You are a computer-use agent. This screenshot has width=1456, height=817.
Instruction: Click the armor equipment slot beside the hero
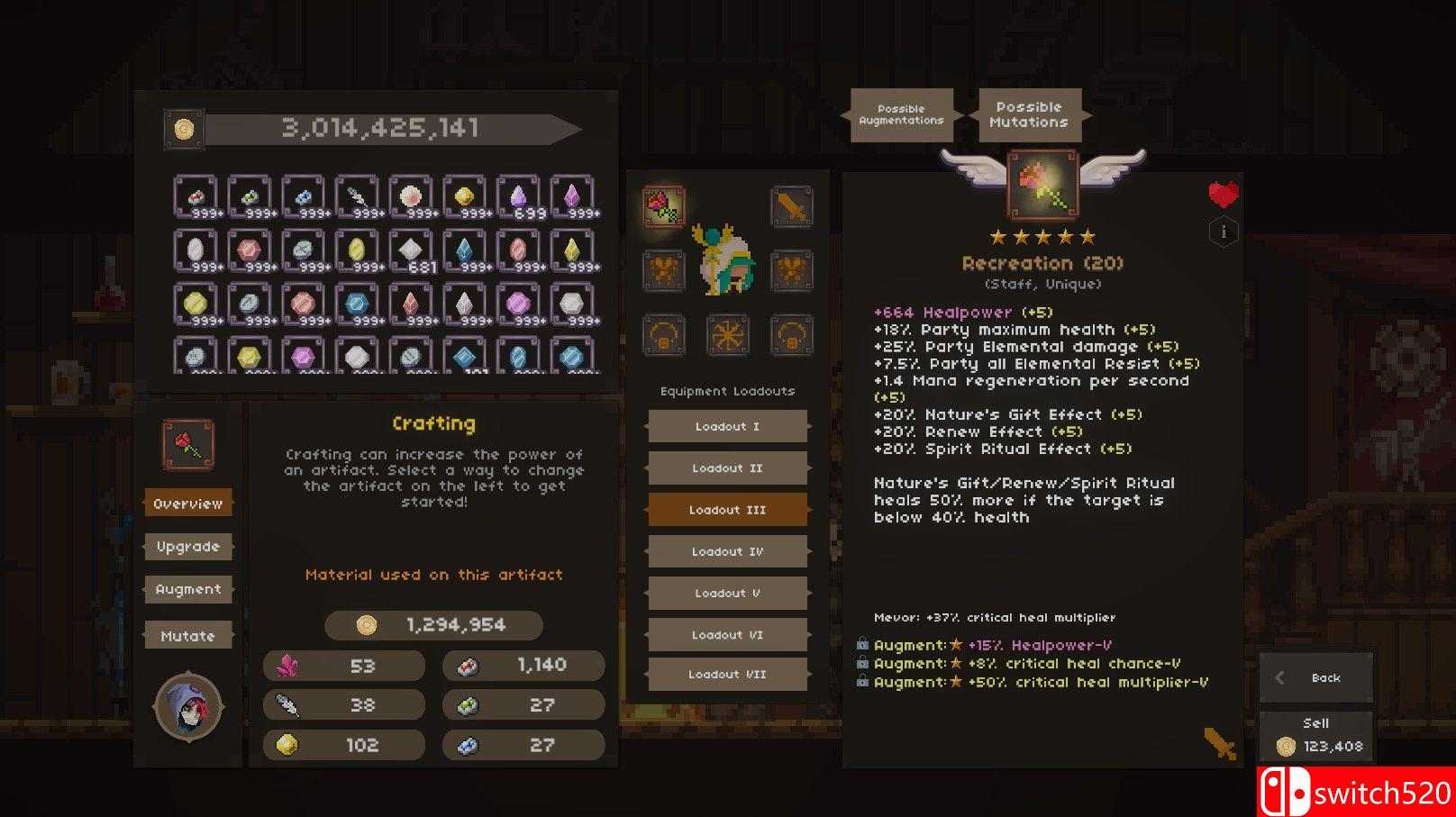click(x=664, y=269)
